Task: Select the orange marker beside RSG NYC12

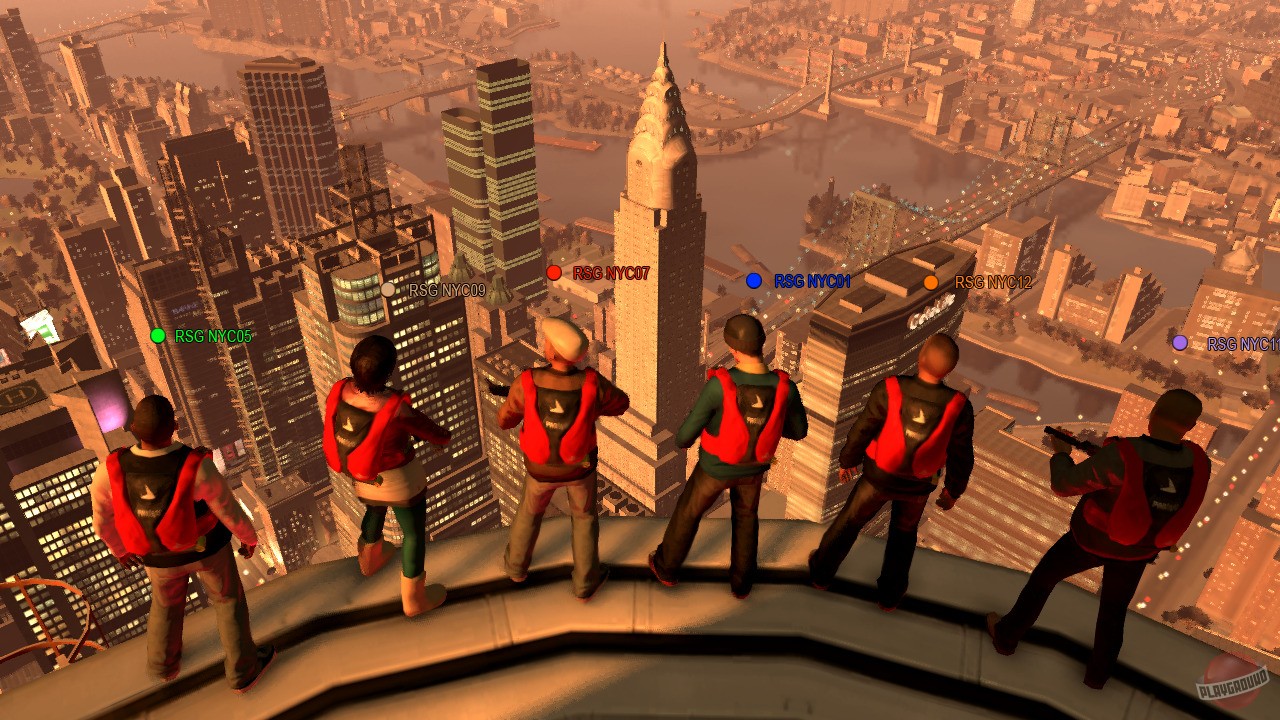Action: click(933, 281)
